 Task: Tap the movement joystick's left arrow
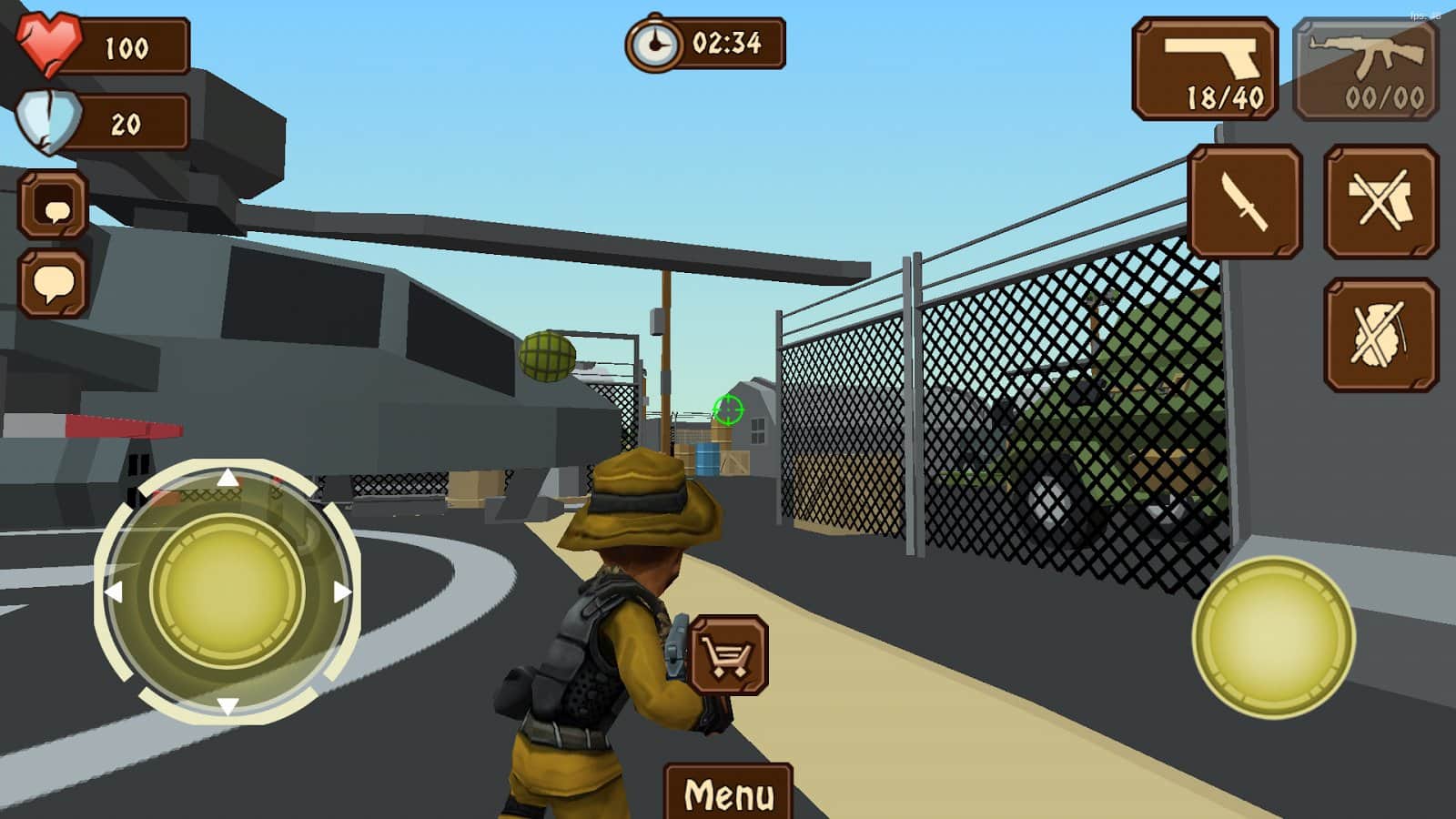click(x=114, y=592)
